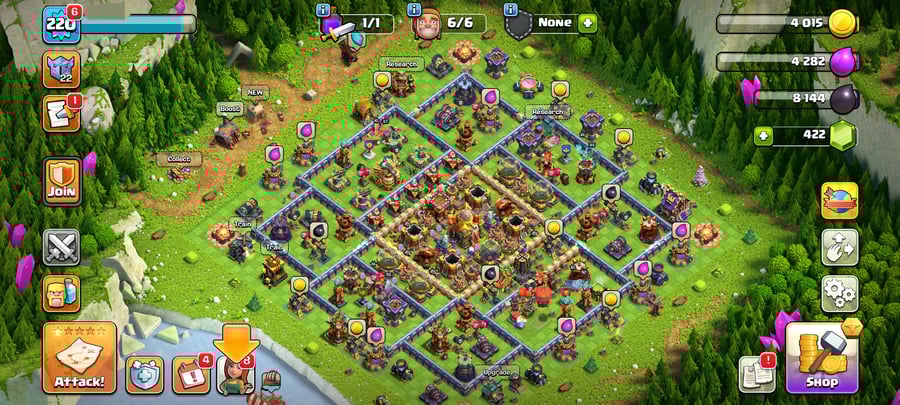900x405 pixels.
Task: Add a shield with the green plus
Action: click(587, 22)
